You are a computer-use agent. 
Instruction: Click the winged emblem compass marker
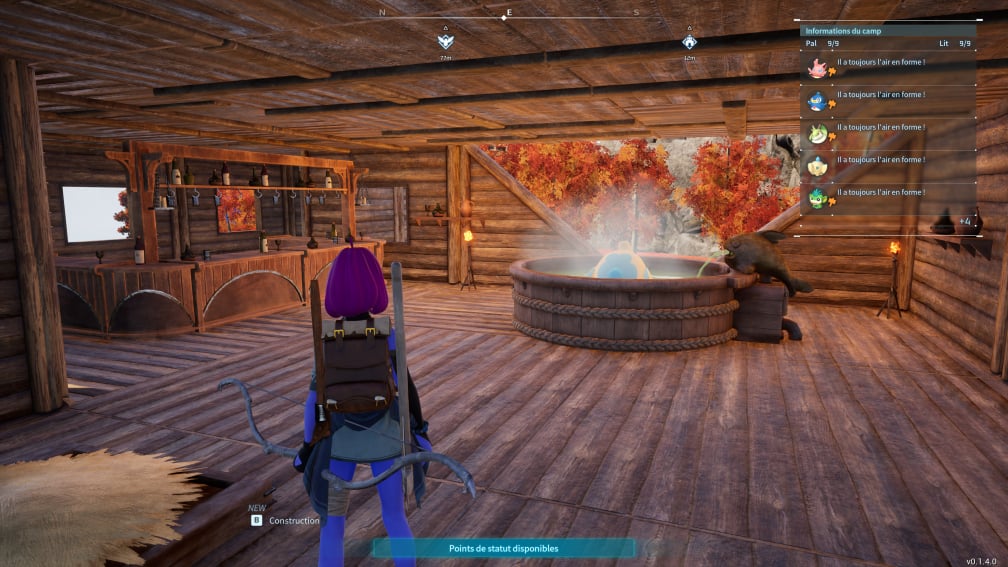[445, 42]
